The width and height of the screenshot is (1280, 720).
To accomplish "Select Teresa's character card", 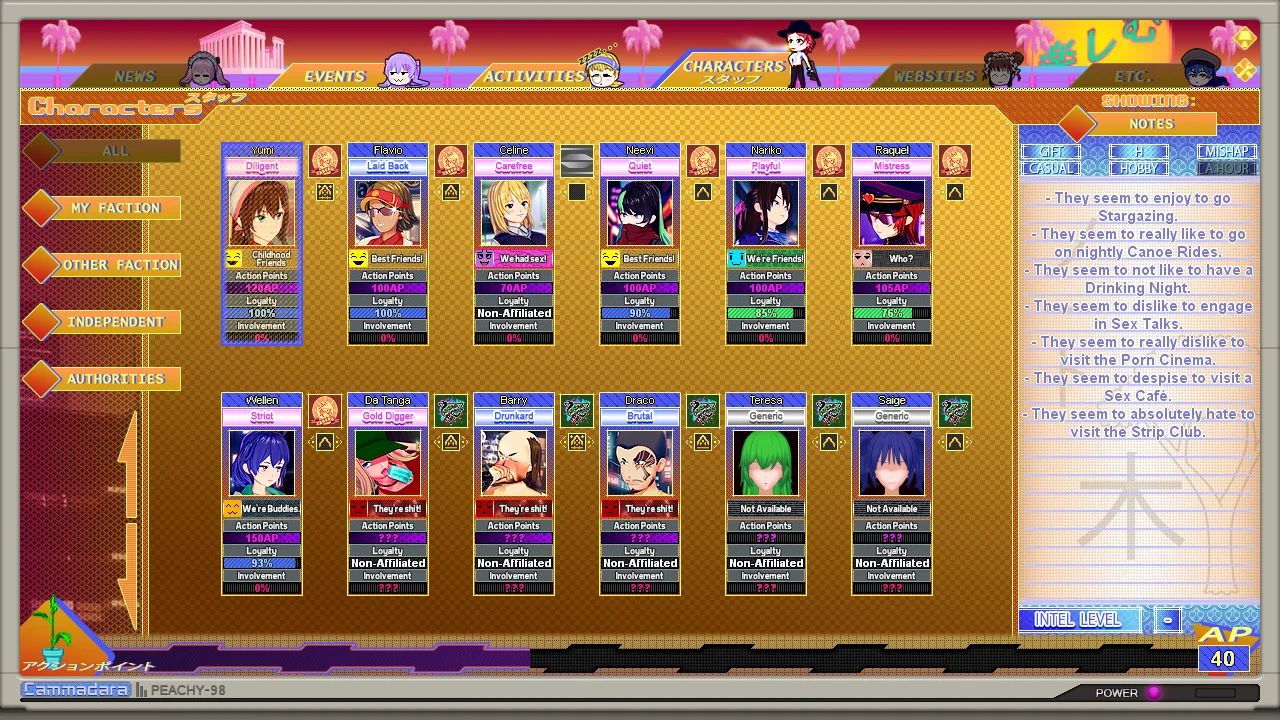I will 766,463.
